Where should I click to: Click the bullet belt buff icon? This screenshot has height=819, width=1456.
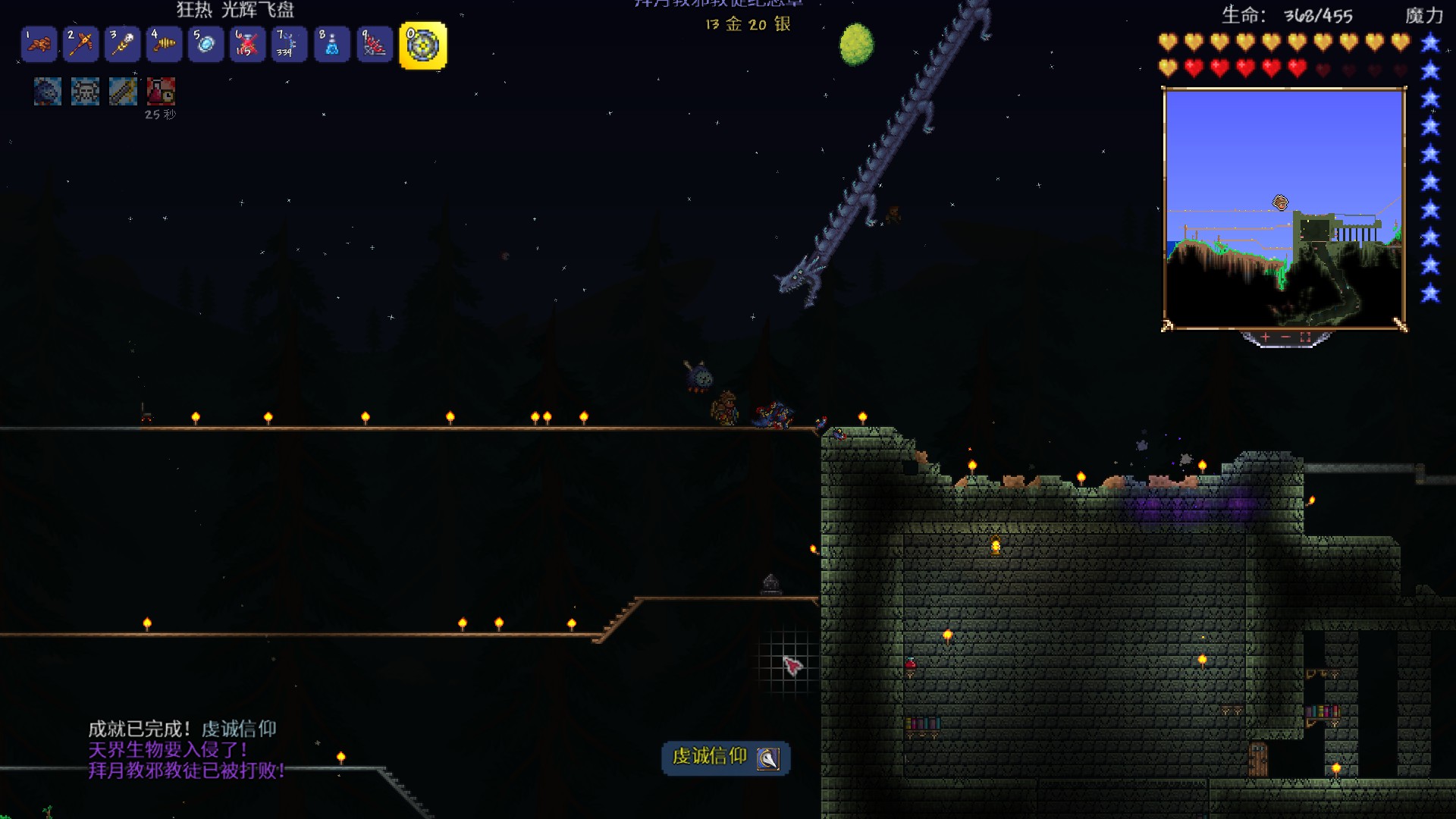pos(123,92)
